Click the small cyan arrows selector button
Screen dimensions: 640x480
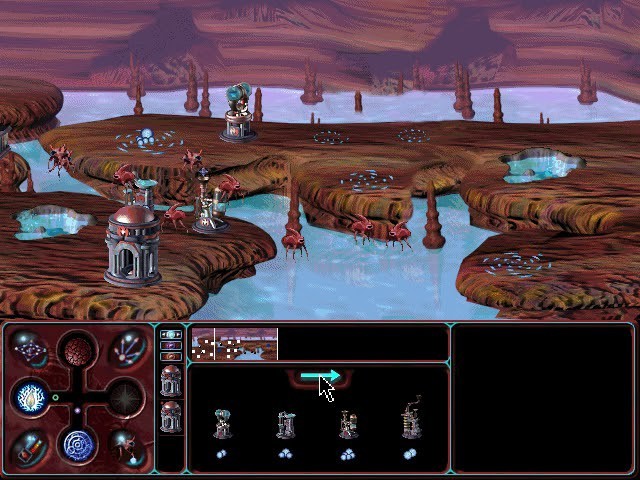click(x=171, y=335)
